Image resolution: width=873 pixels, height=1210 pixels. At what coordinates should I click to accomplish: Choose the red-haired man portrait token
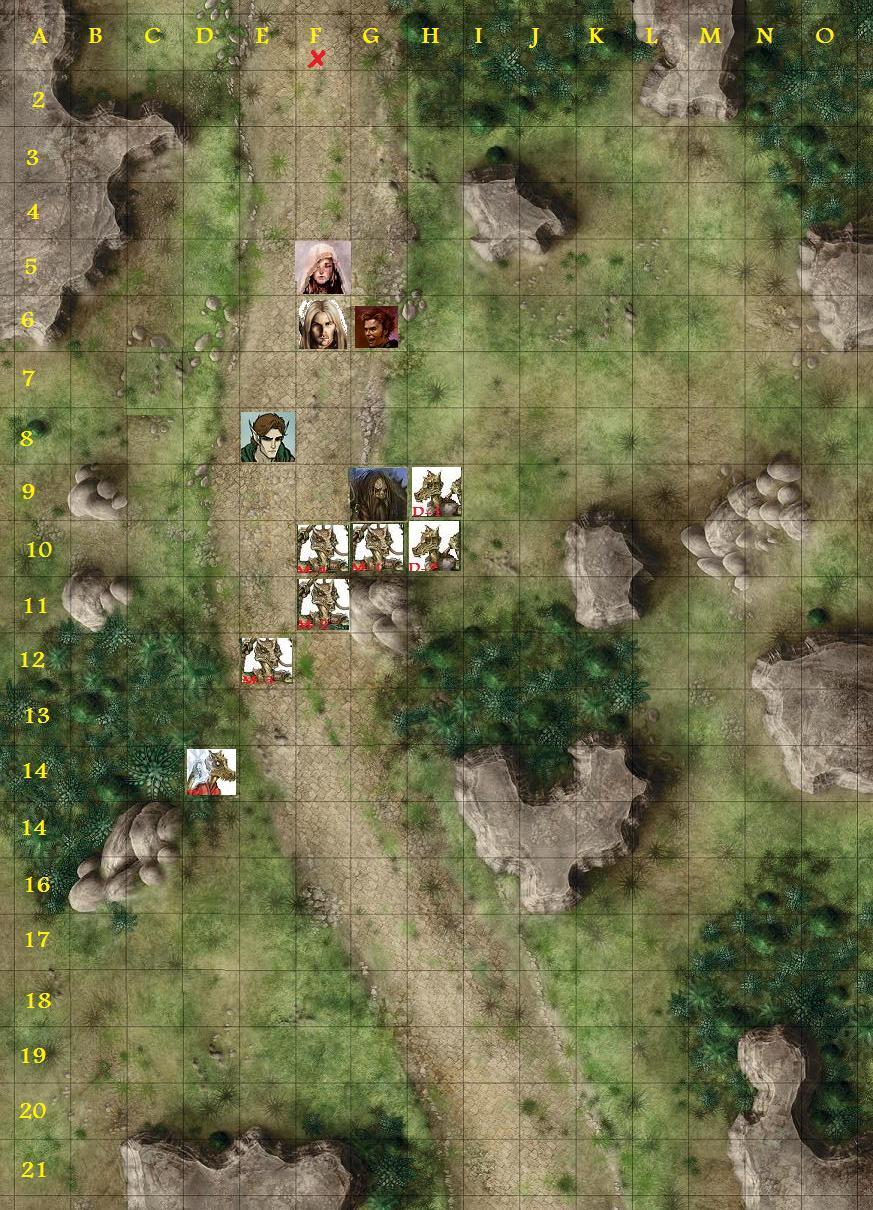pyautogui.click(x=376, y=326)
